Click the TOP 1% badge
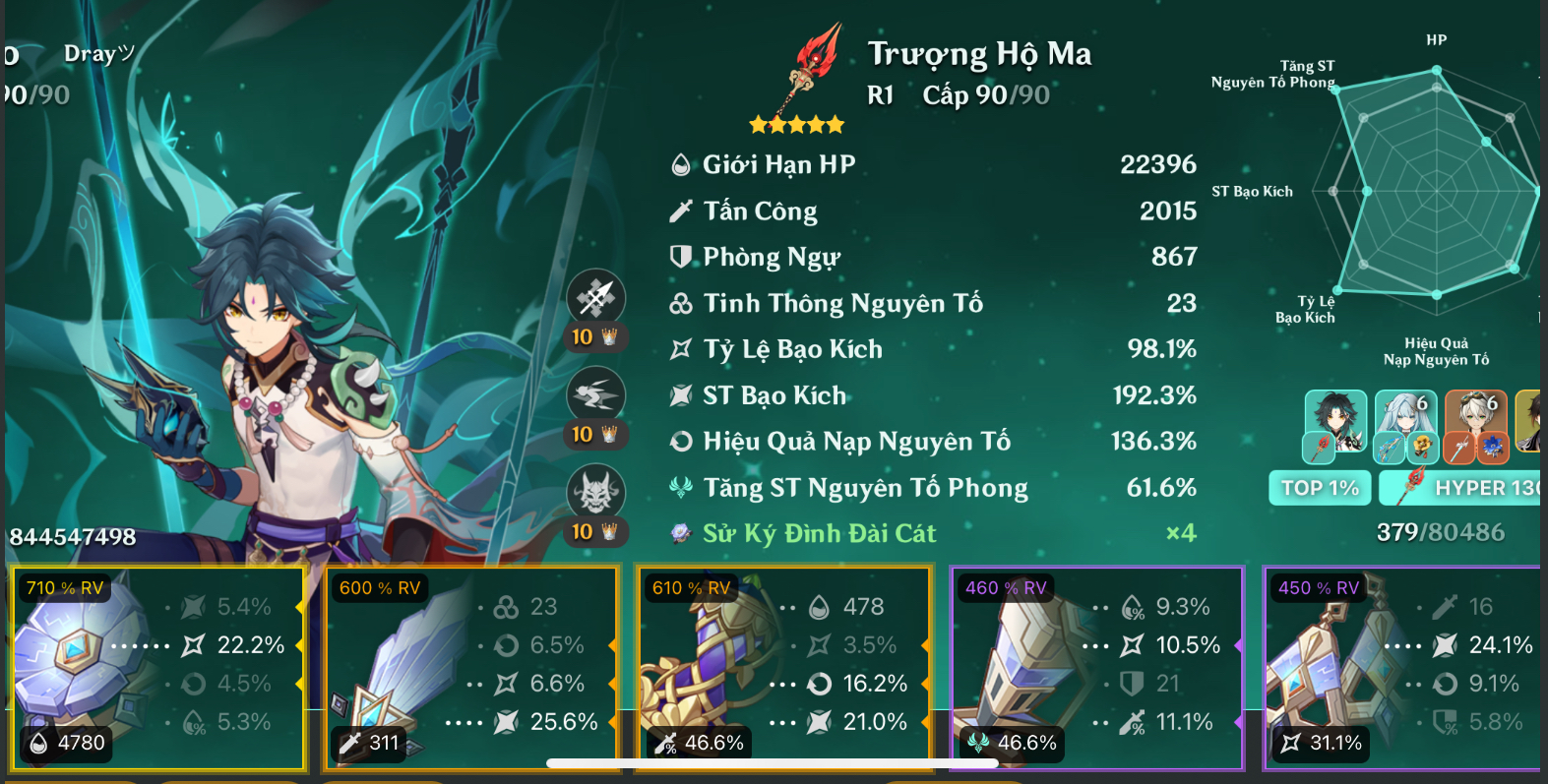 (1319, 487)
